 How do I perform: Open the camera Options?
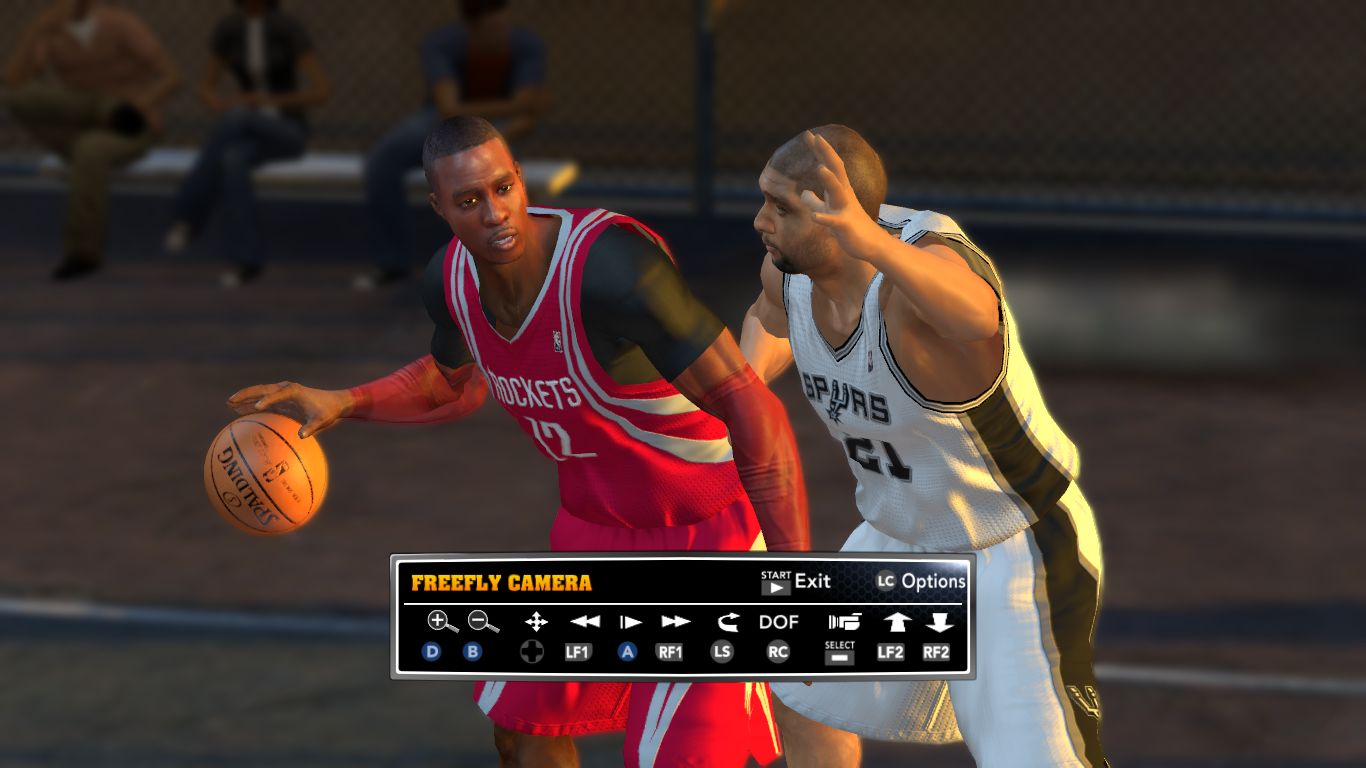point(921,581)
